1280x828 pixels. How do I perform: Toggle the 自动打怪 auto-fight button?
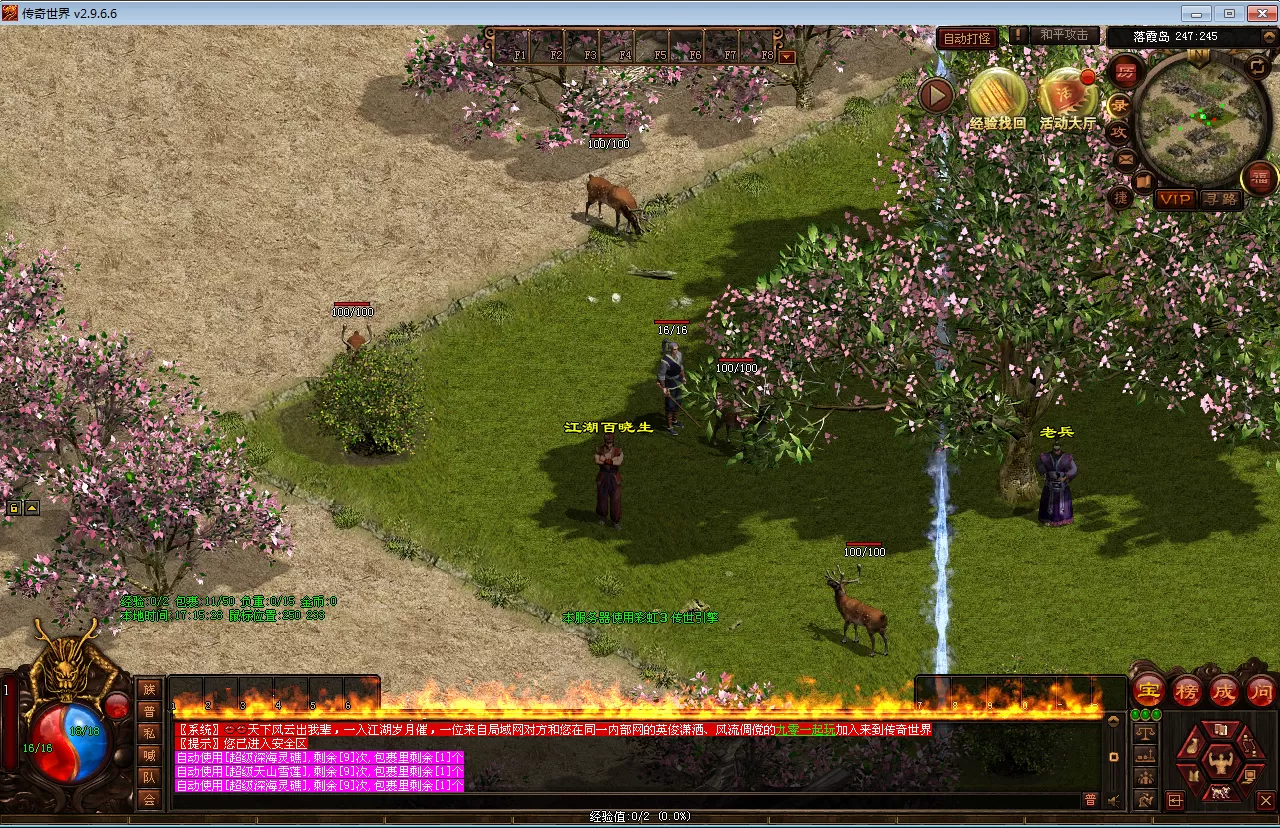968,38
